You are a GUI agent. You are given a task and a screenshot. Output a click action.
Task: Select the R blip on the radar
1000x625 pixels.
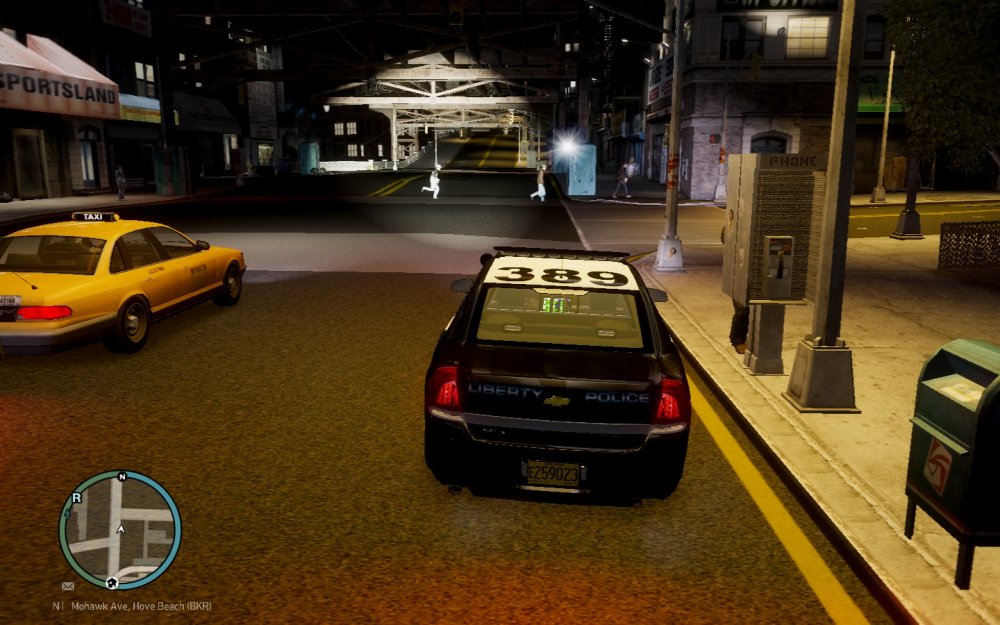76,496
